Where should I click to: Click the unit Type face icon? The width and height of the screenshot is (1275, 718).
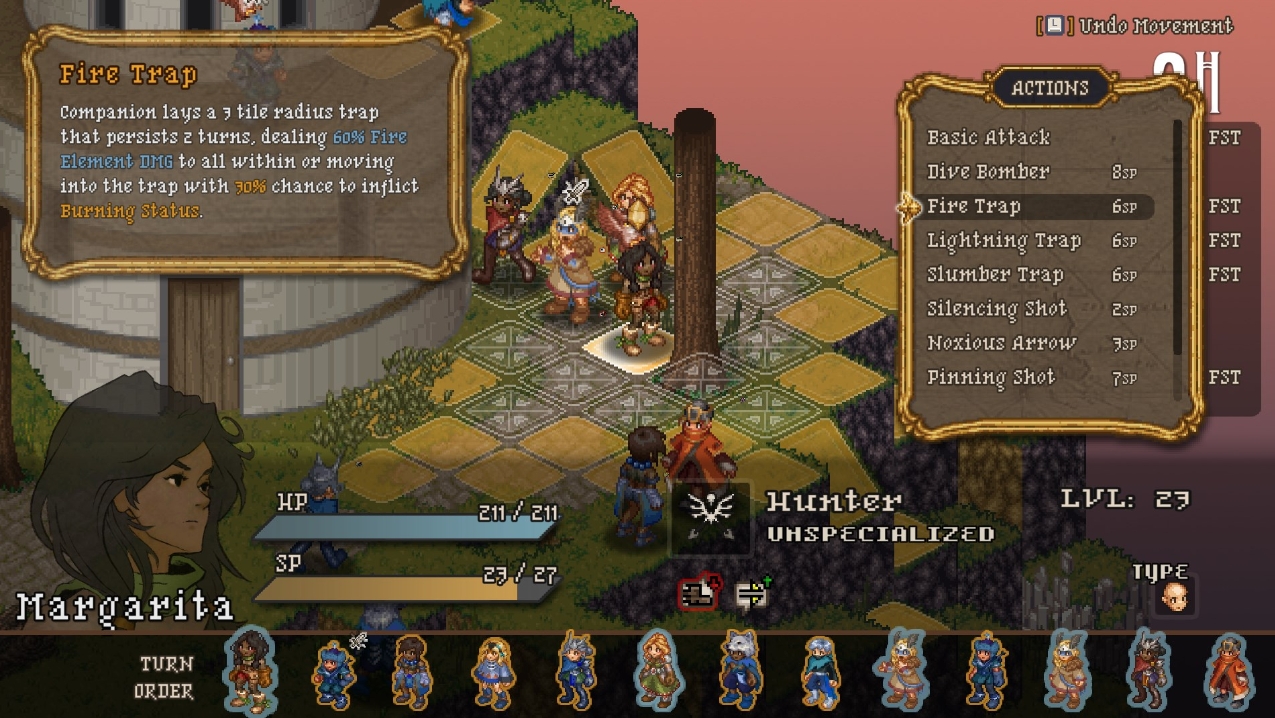pyautogui.click(x=1175, y=599)
